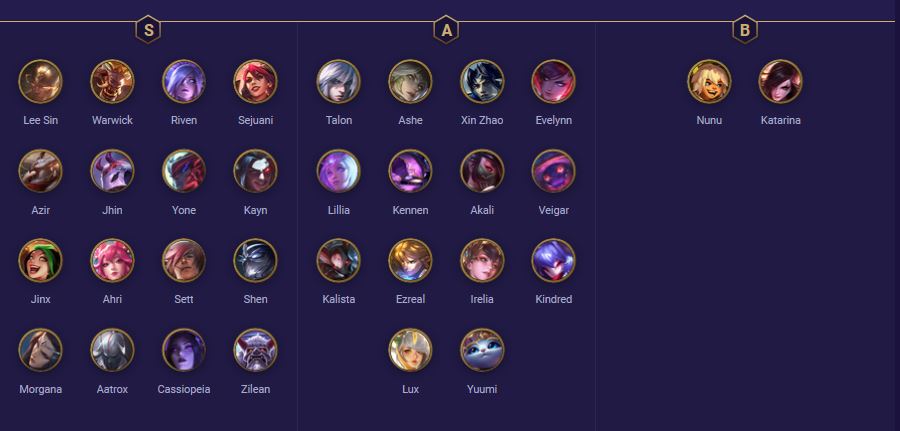Pick Talon from the A tier
The image size is (900, 431).
tap(339, 81)
